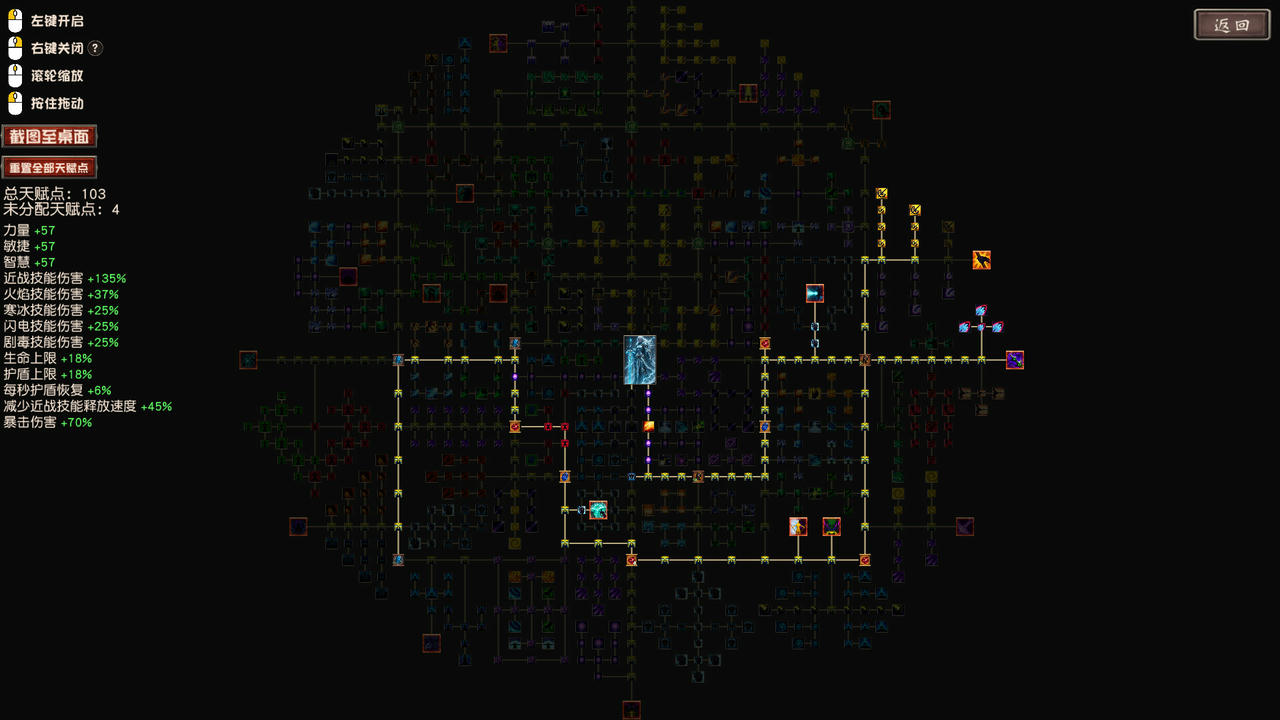1280x720 pixels.
Task: Click the purple unicorn talent icon
Action: (x=1014, y=360)
